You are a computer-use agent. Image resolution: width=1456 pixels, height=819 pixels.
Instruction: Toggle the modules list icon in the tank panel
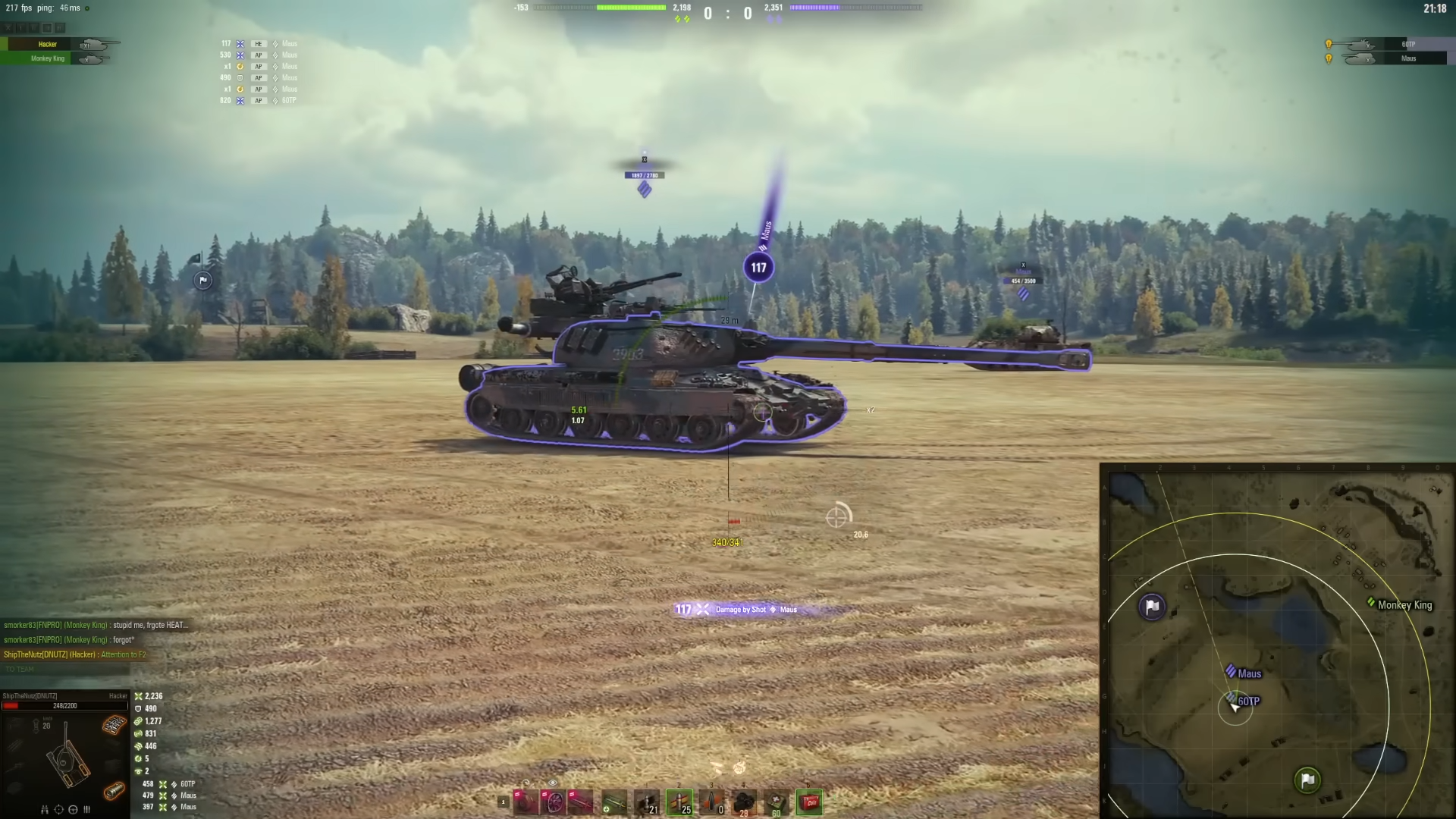tap(86, 810)
